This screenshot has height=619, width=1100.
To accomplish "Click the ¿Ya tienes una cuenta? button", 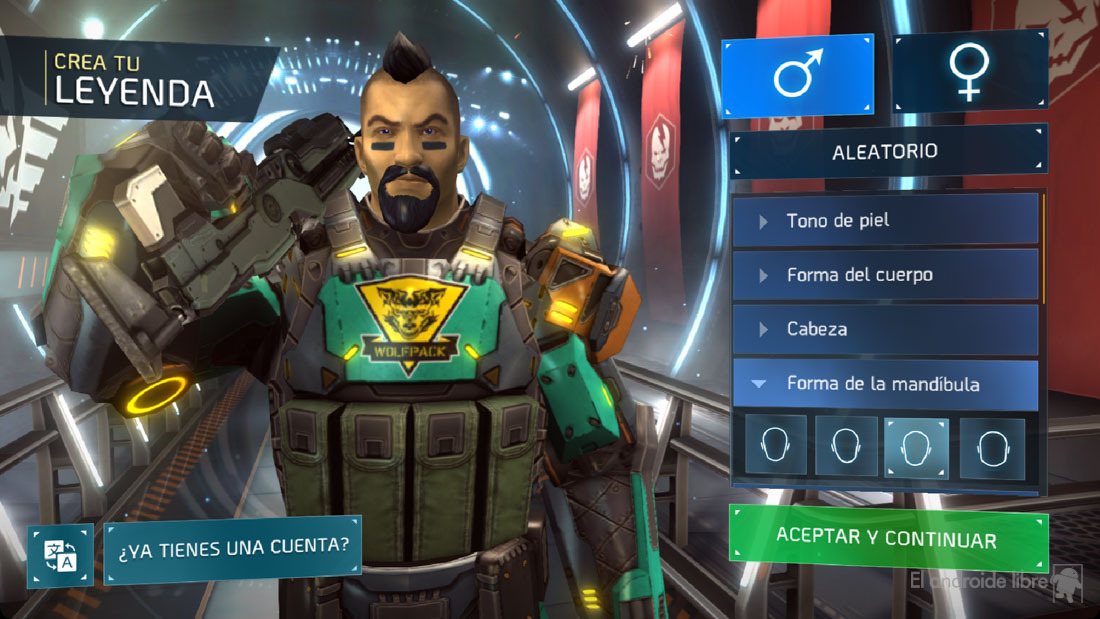I will pyautogui.click(x=232, y=547).
